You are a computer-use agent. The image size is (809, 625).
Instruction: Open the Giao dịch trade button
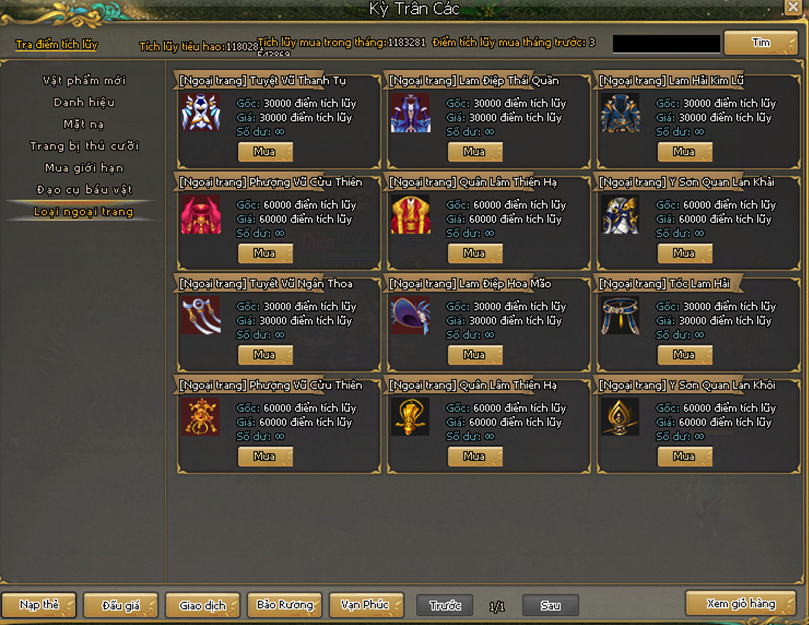coord(203,605)
